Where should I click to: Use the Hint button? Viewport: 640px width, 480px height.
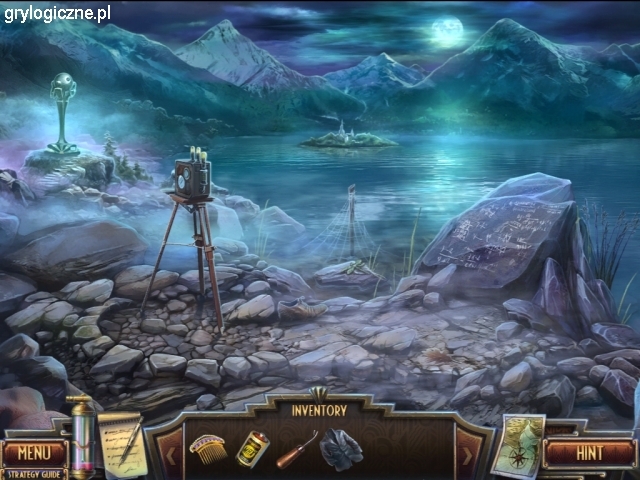590,452
